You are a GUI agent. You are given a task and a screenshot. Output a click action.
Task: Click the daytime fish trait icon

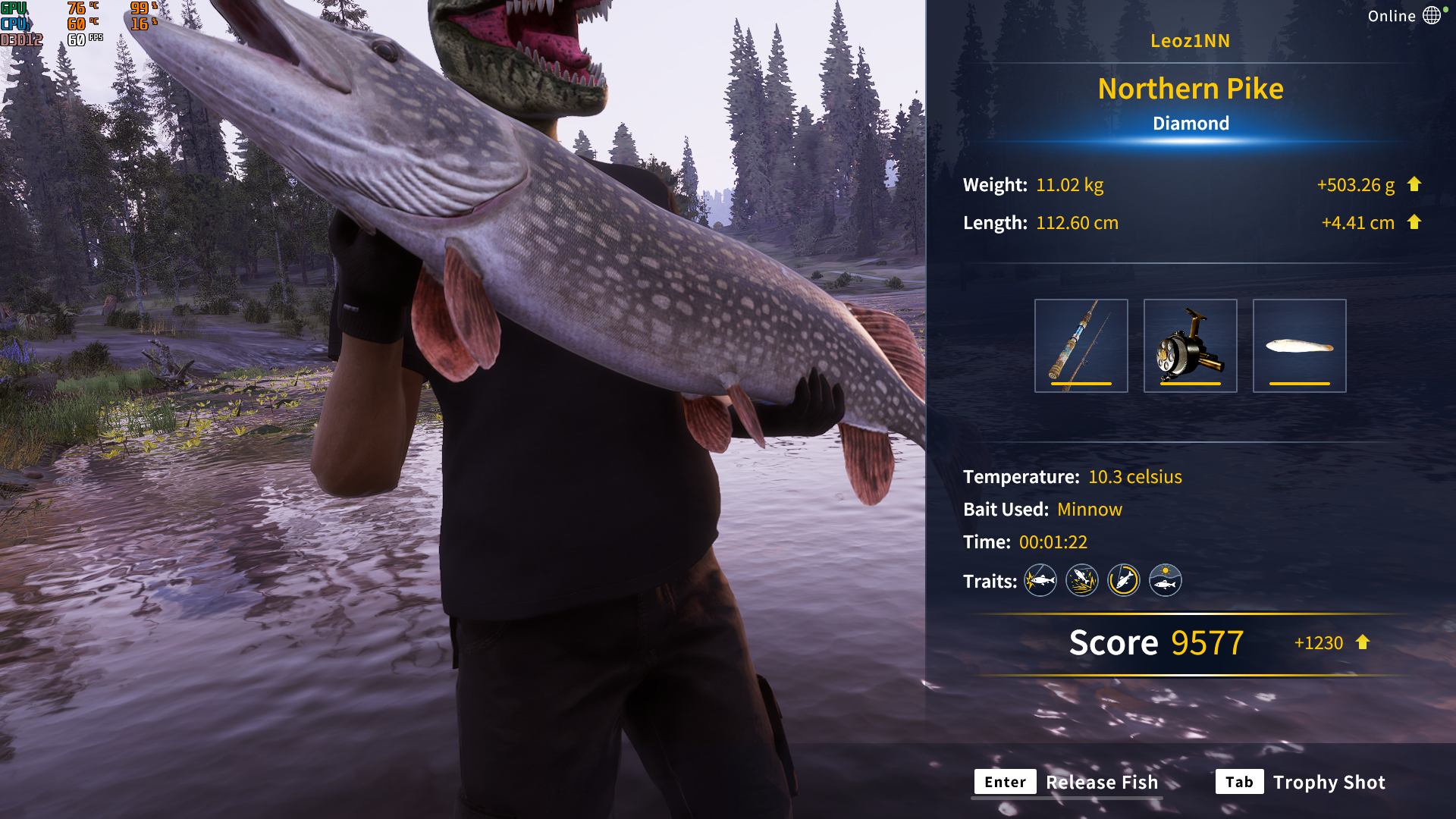pos(1165,580)
